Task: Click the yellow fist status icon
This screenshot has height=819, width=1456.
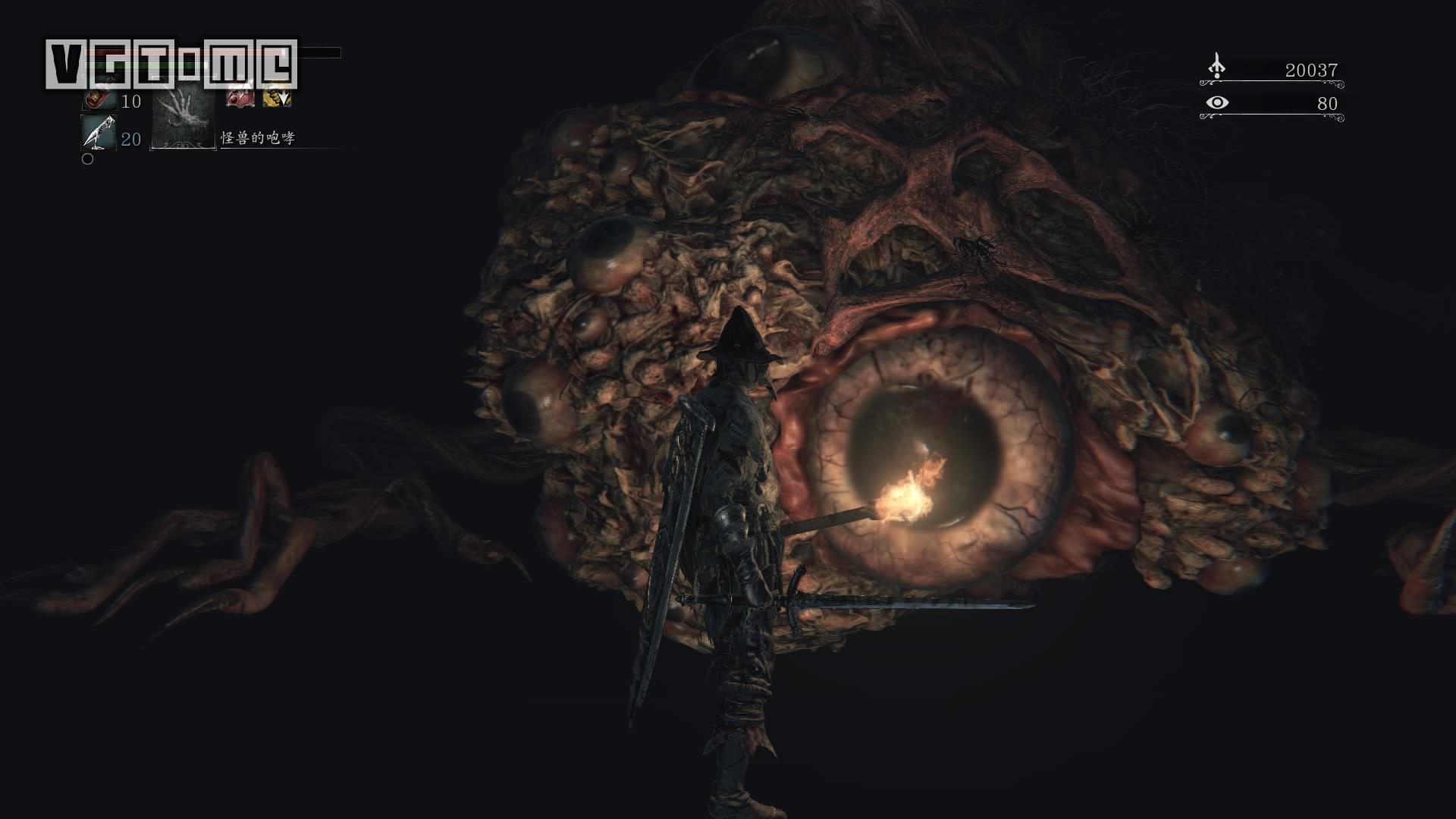Action: coord(277,97)
